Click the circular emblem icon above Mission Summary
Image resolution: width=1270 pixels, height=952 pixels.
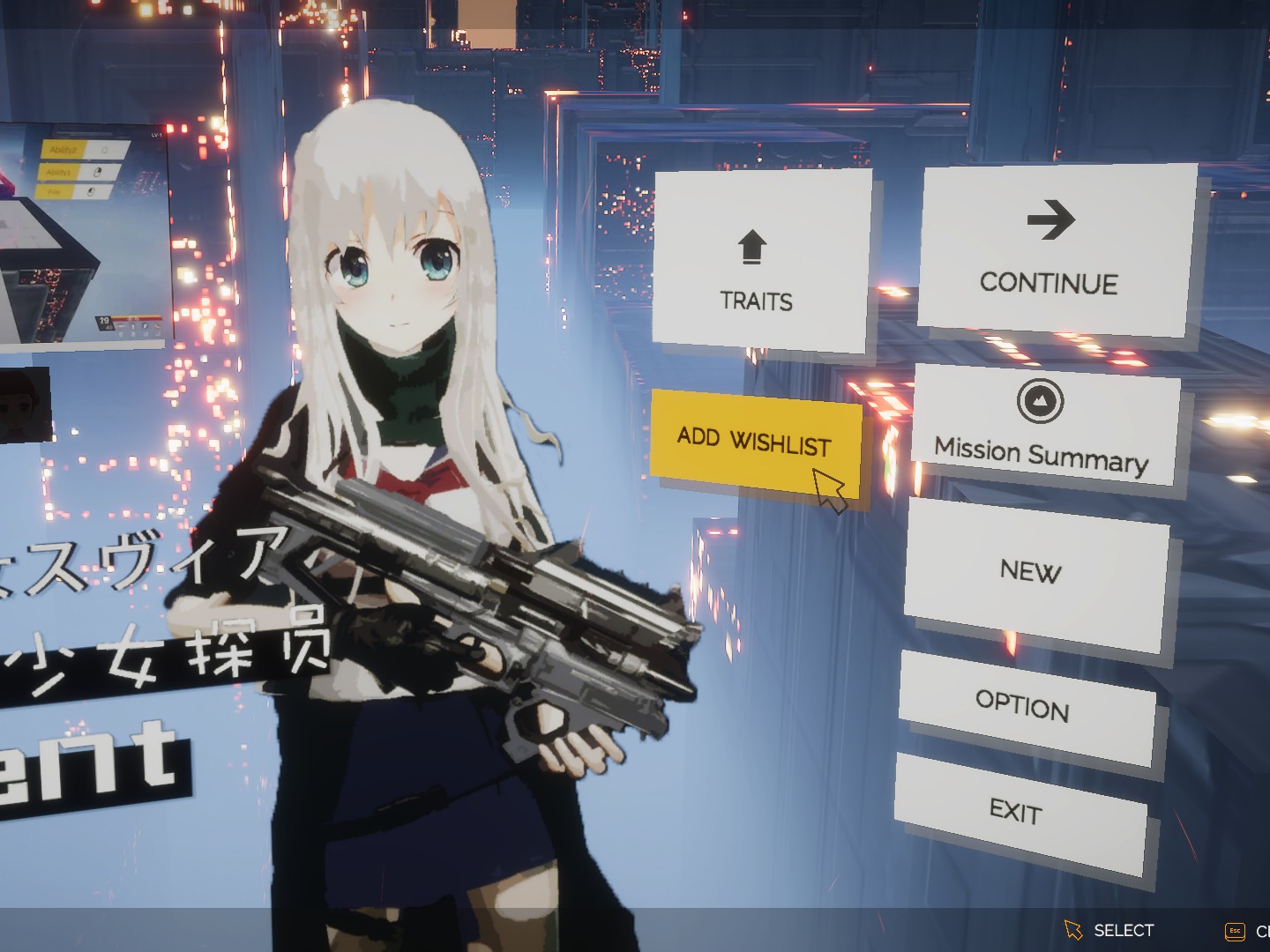[x=1042, y=400]
